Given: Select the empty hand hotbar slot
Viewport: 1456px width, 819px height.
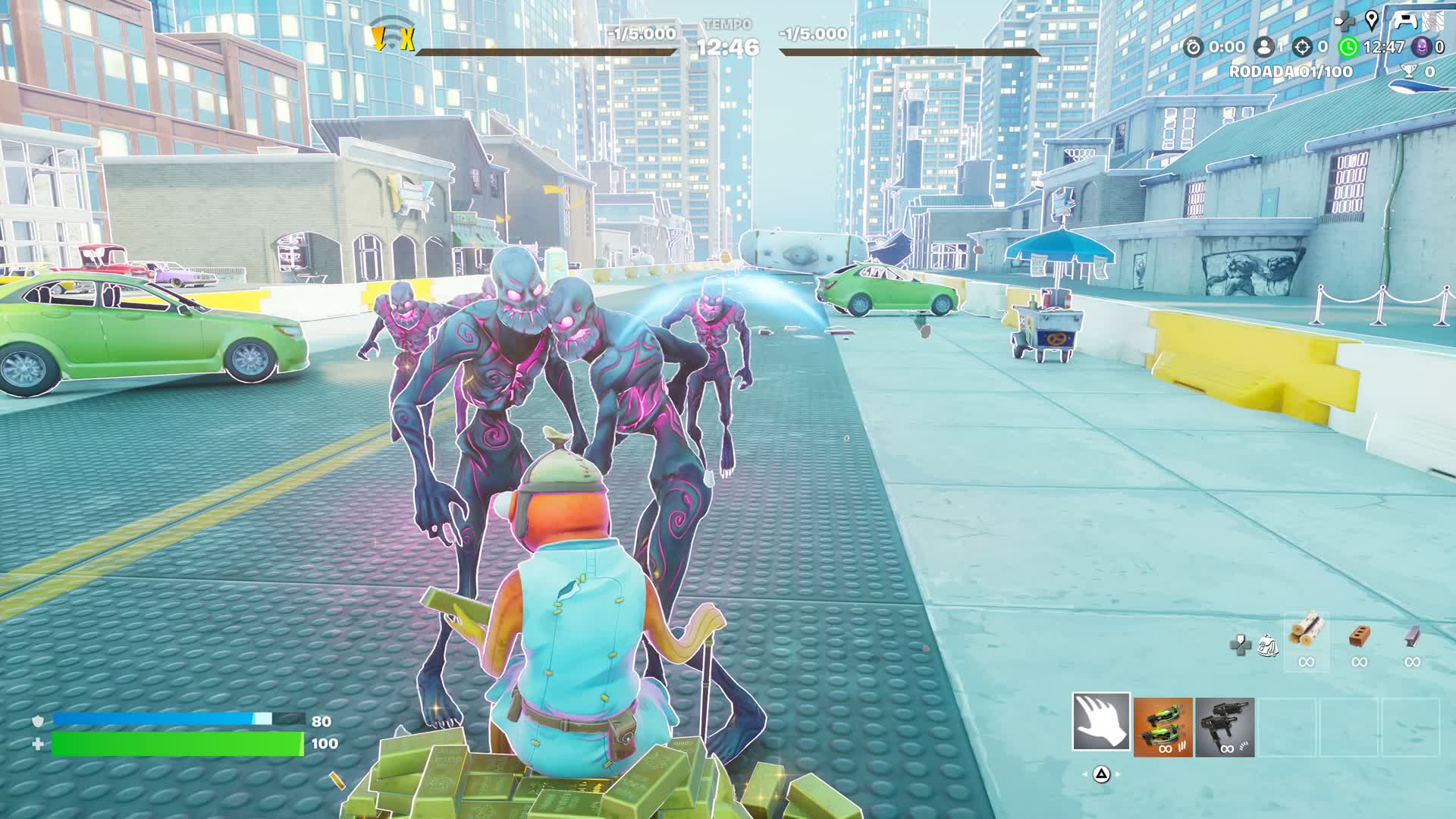Looking at the screenshot, I should (x=1100, y=722).
